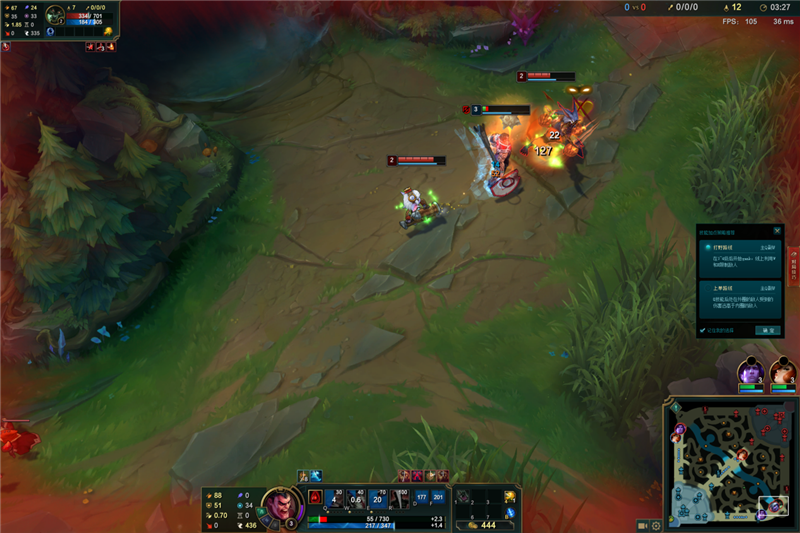Screen dimensions: 800x533
Task: Select the item in inventory slot 1
Action: click(x=464, y=496)
